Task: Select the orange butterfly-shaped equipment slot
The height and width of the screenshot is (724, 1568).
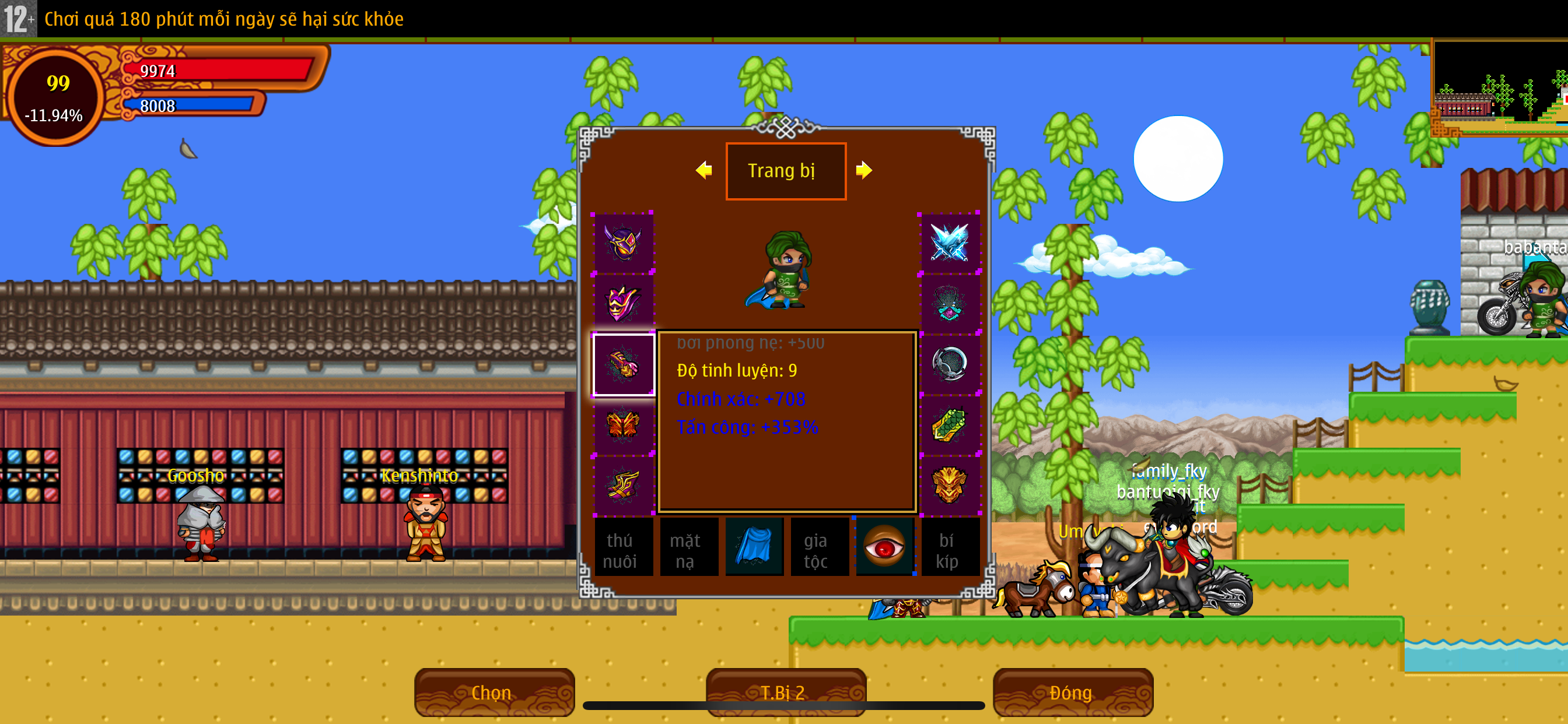Action: pyautogui.click(x=622, y=425)
